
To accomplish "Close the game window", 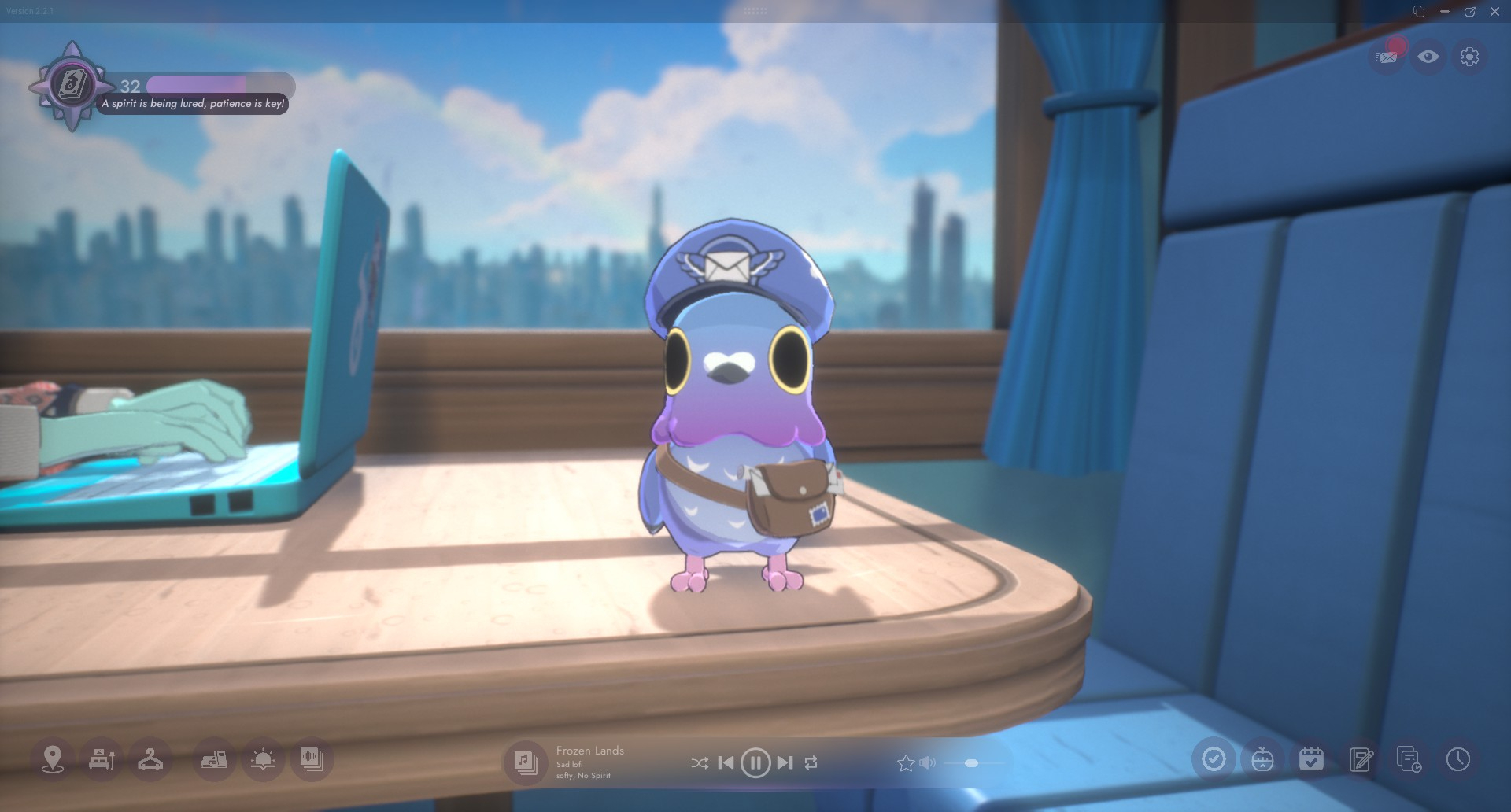I will [x=1494, y=12].
